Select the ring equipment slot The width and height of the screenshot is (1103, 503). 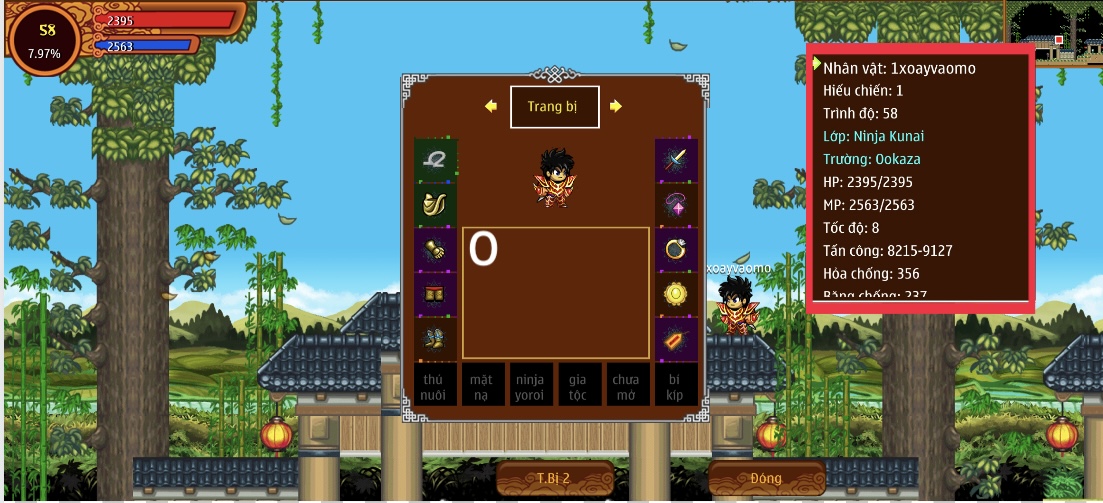pyautogui.click(x=676, y=250)
